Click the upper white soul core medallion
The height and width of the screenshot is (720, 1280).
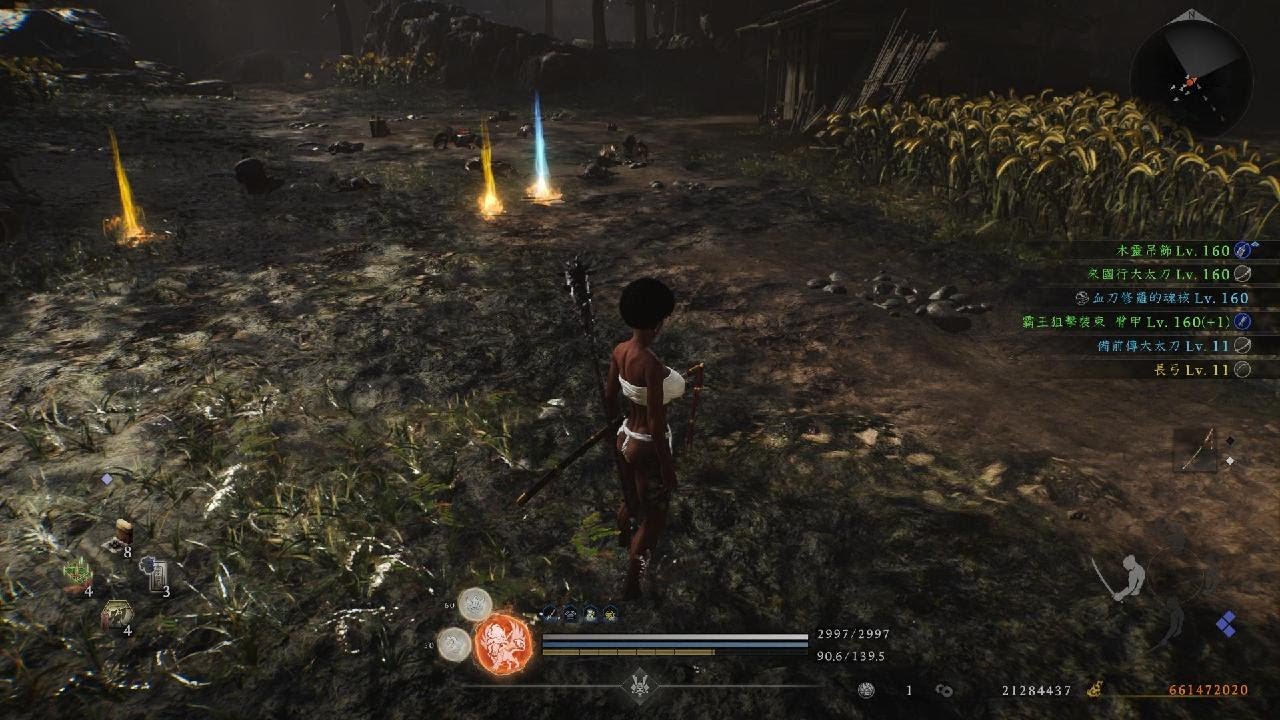pyautogui.click(x=474, y=603)
